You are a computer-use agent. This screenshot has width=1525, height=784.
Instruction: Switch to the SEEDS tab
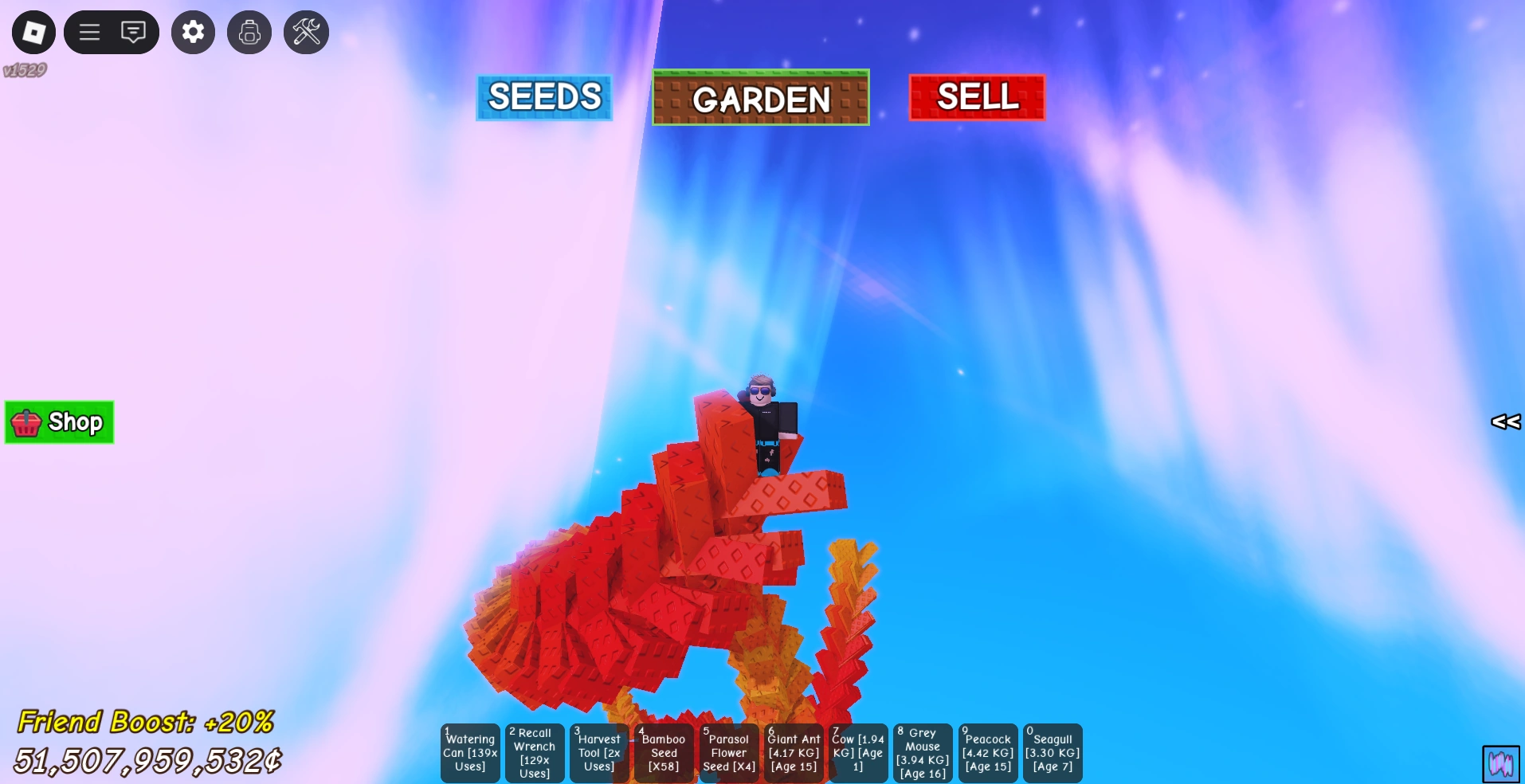tap(543, 97)
